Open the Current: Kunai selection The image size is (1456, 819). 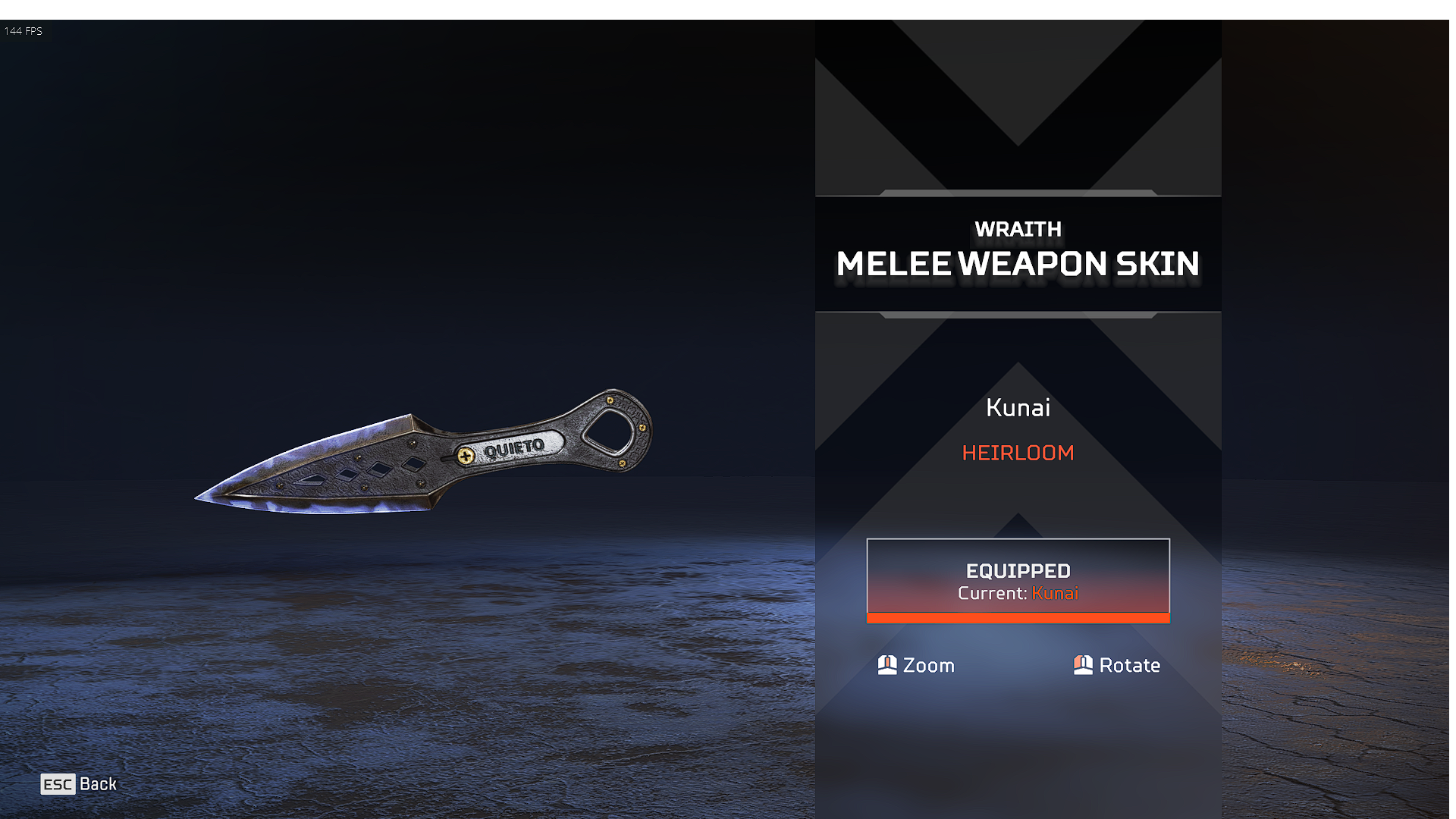1018,594
